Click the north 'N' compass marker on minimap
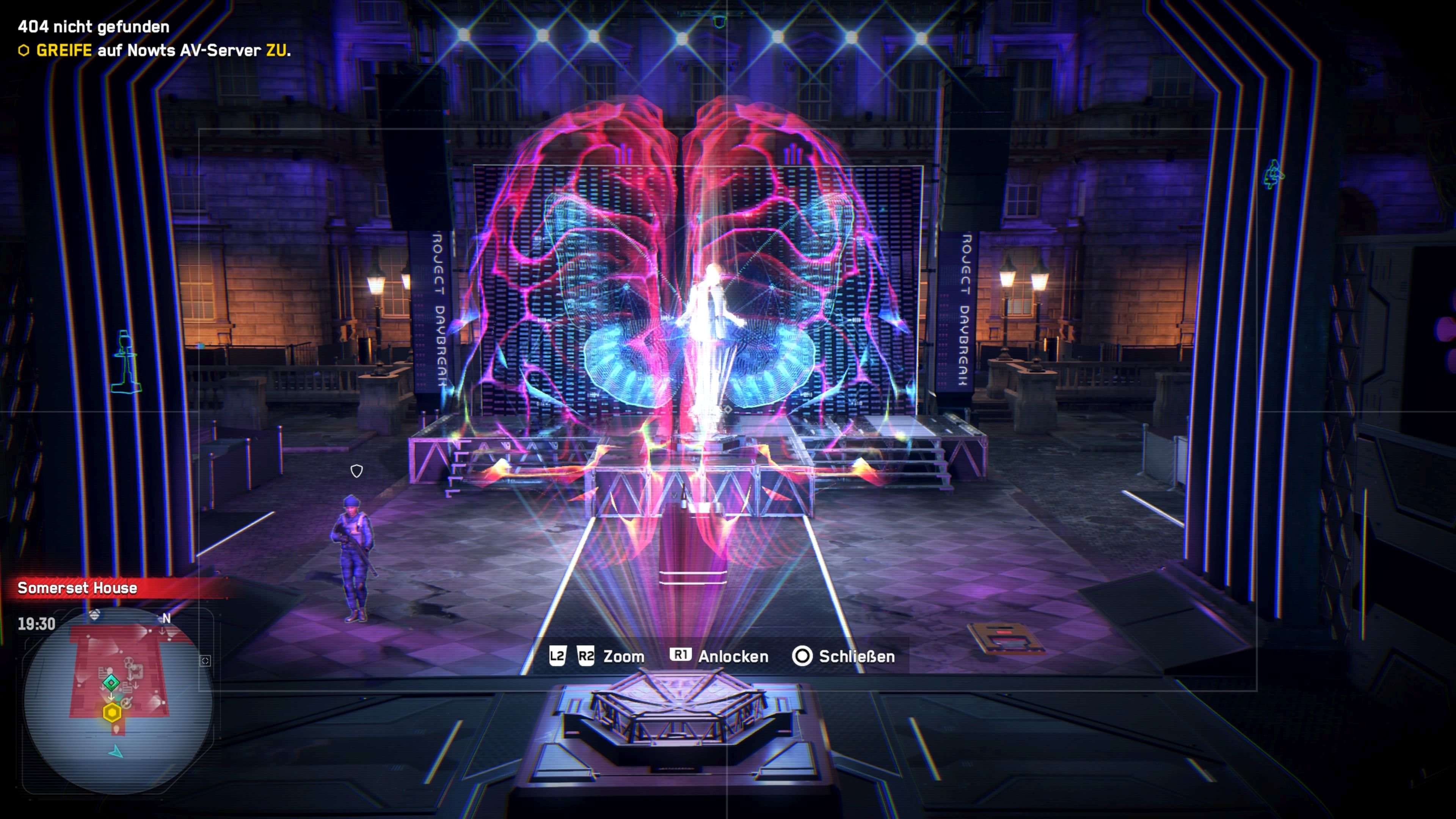The image size is (1456, 819). pyautogui.click(x=166, y=618)
